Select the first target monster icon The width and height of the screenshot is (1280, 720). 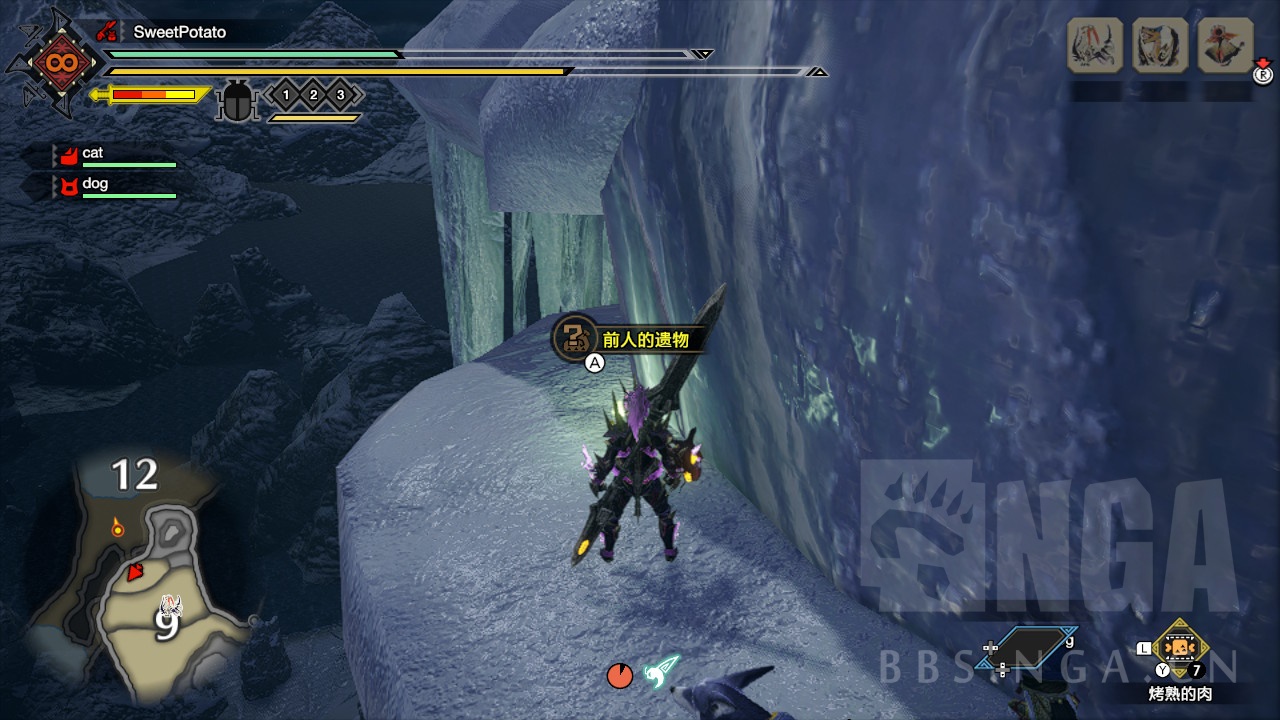tap(1095, 45)
